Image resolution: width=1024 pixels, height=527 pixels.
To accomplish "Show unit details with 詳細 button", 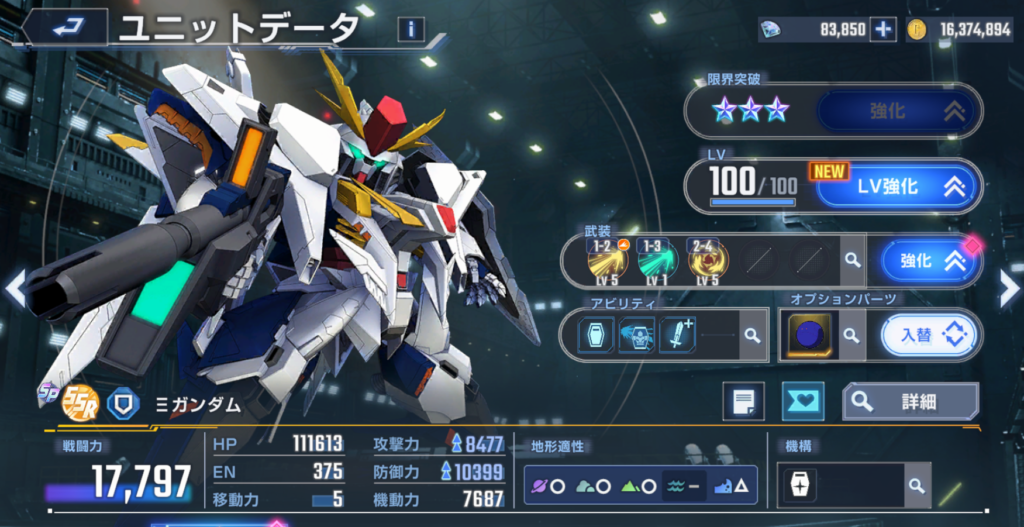I will (x=910, y=401).
